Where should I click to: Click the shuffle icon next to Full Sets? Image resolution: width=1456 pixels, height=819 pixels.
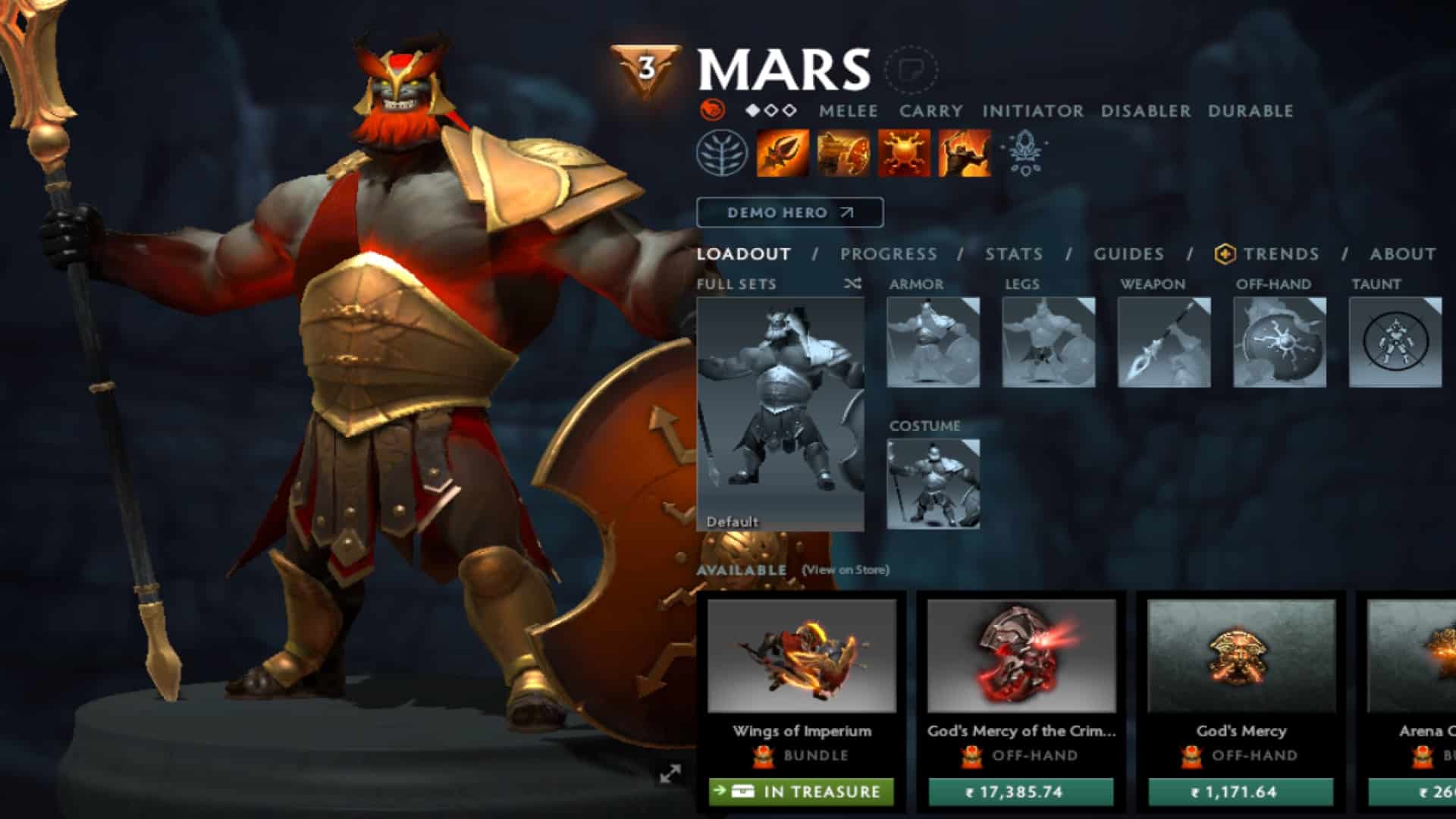853,284
